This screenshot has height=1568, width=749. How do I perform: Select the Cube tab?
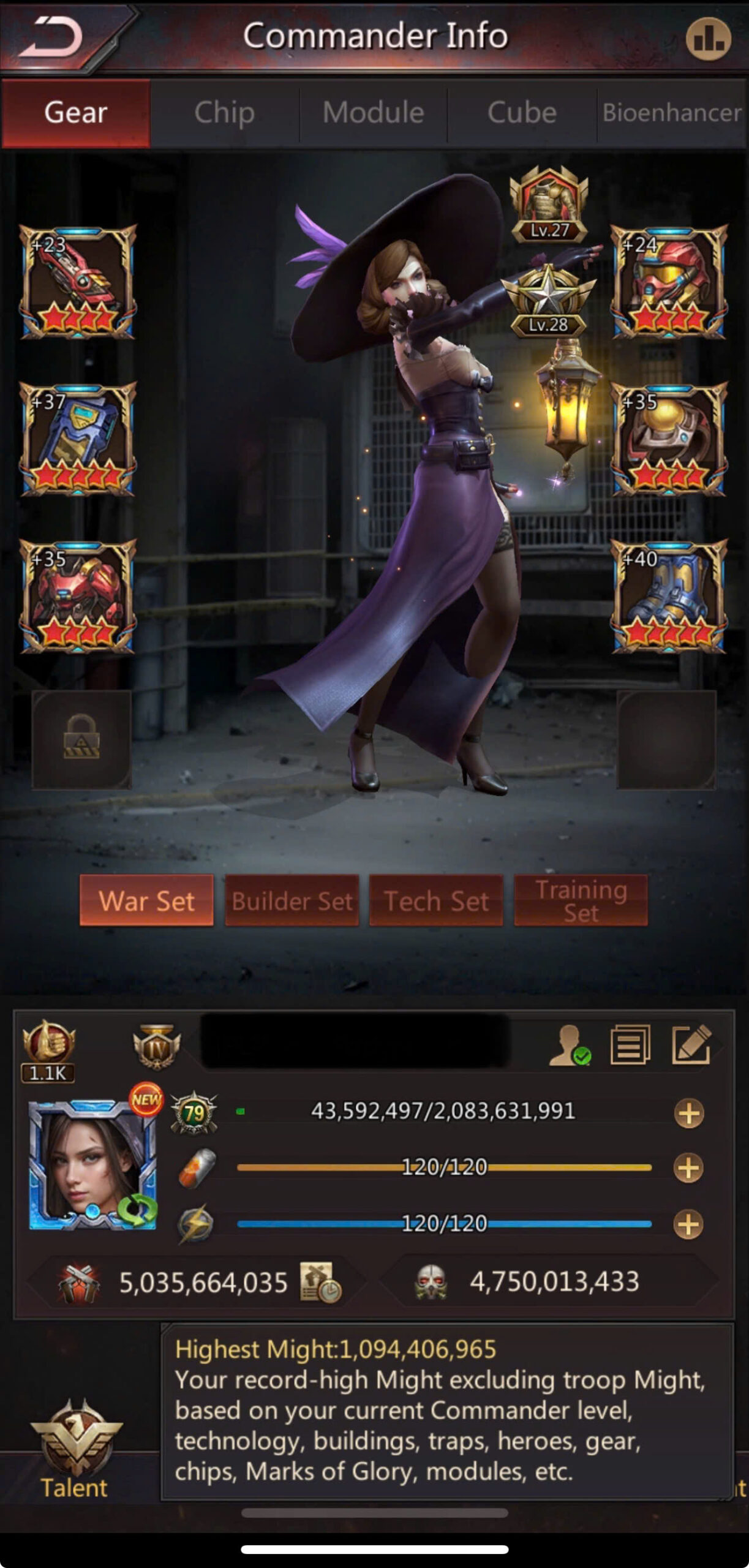click(522, 113)
